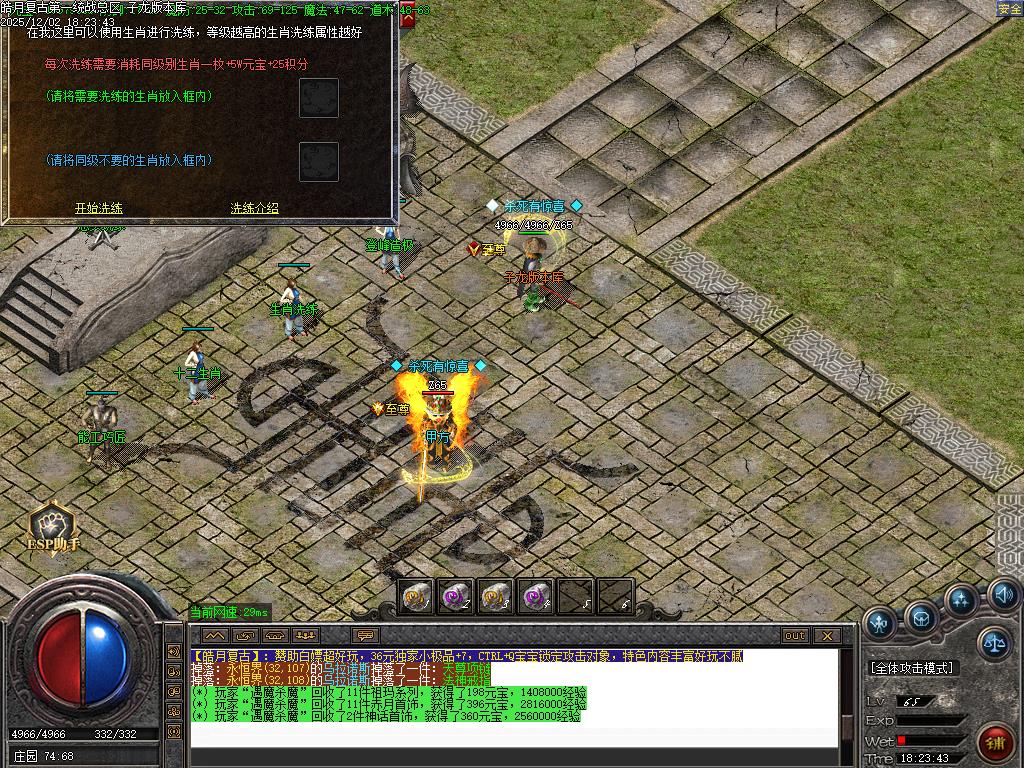Click the 开始洗练 link to start refining
The image size is (1024, 768).
click(99, 208)
